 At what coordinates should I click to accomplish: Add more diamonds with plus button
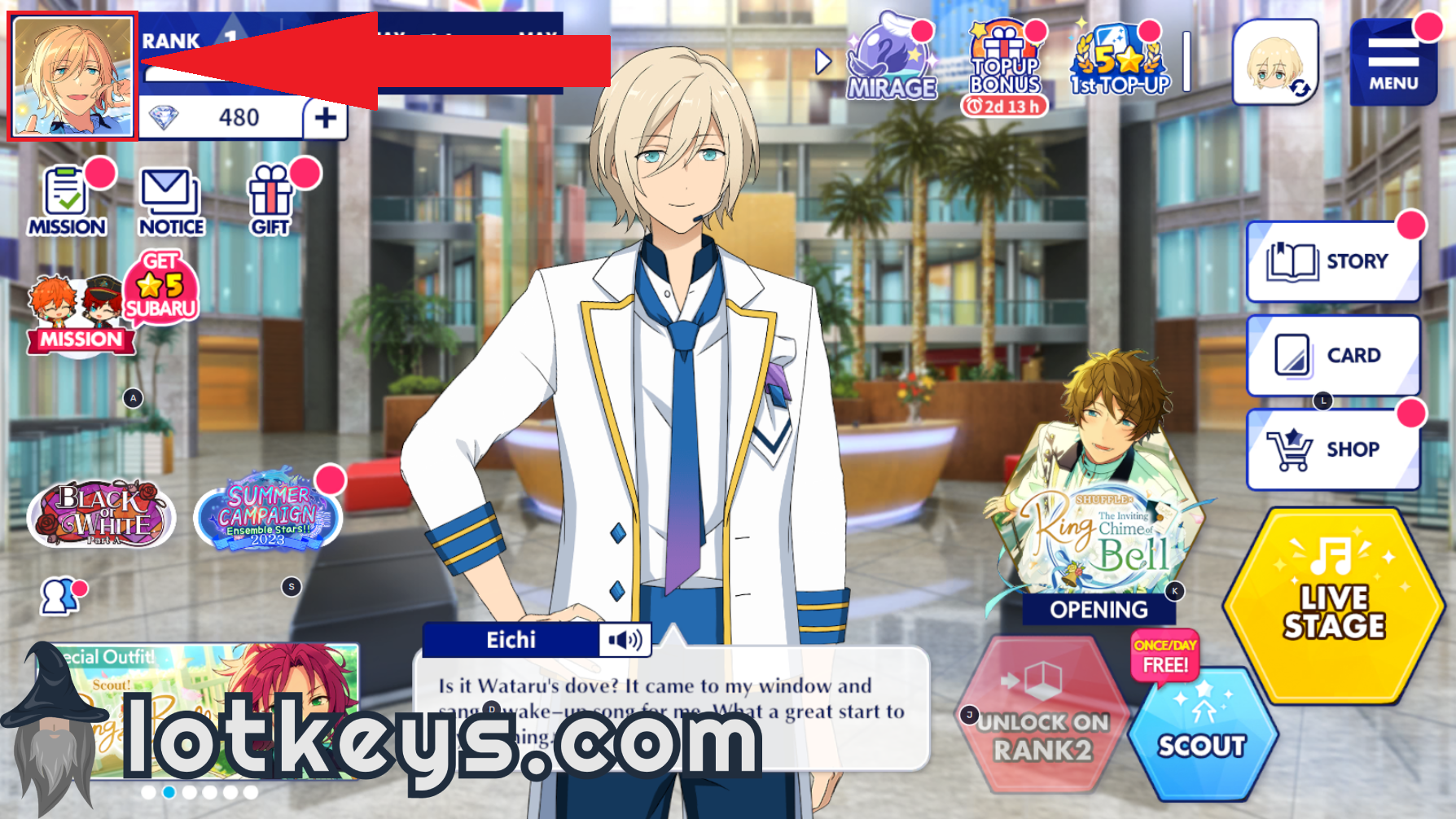click(326, 118)
